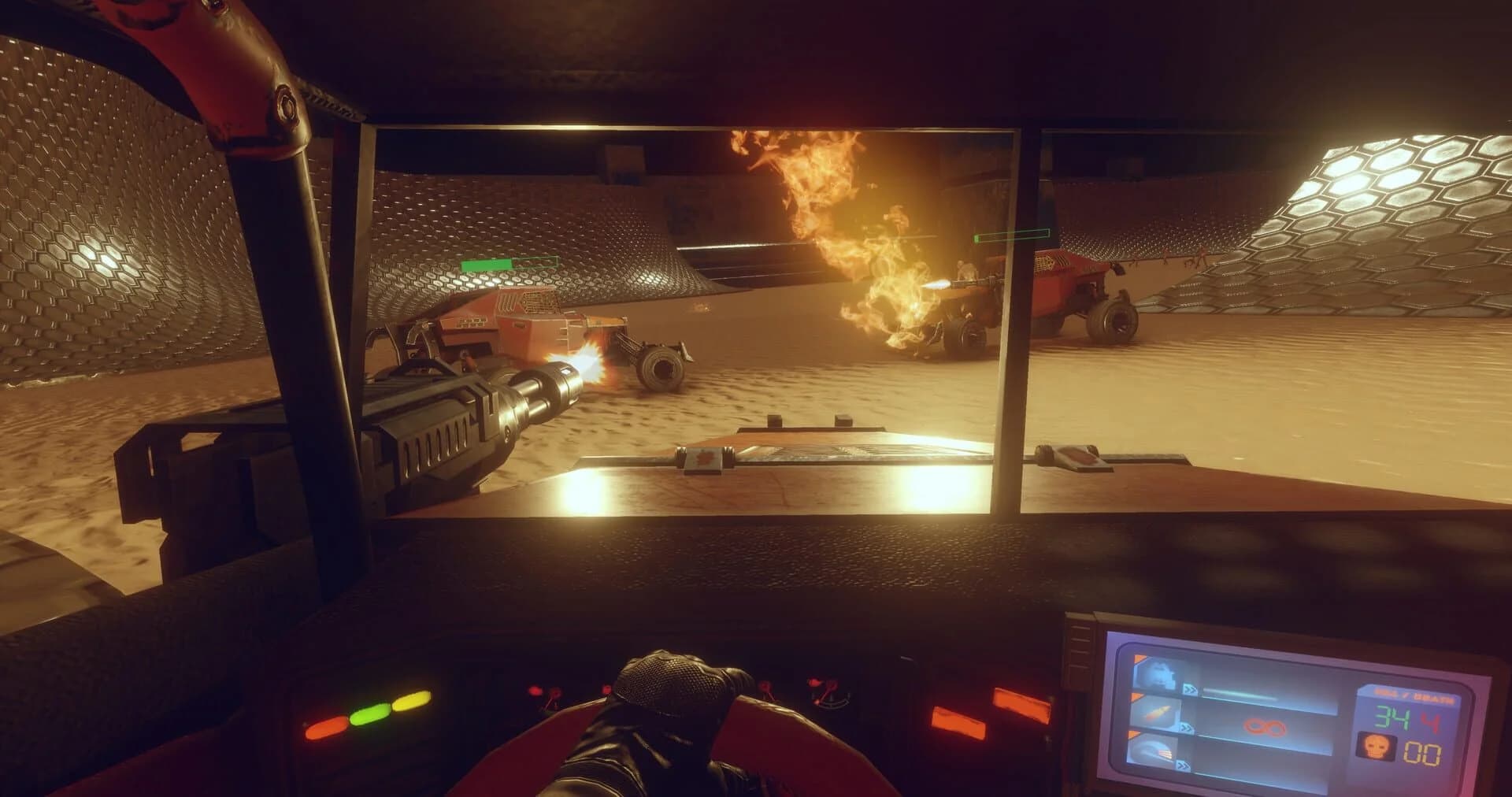Expand the bullet weapon slot's double-chevron
This screenshot has height=797, width=1512.
tap(1187, 728)
